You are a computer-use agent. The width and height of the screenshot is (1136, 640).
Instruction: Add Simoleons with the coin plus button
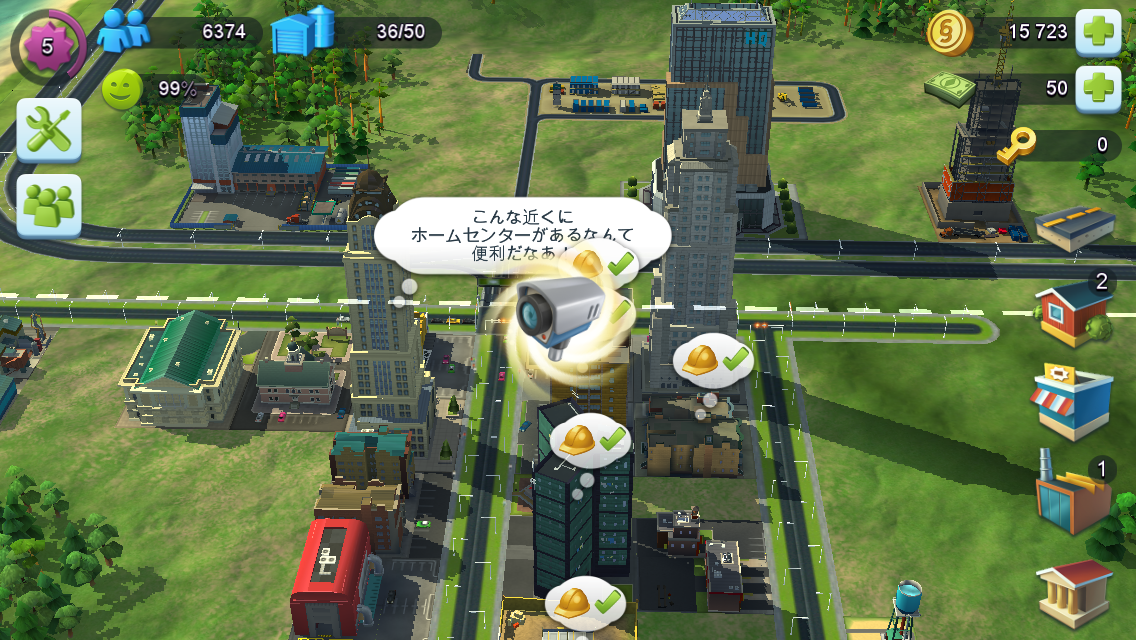[1097, 34]
